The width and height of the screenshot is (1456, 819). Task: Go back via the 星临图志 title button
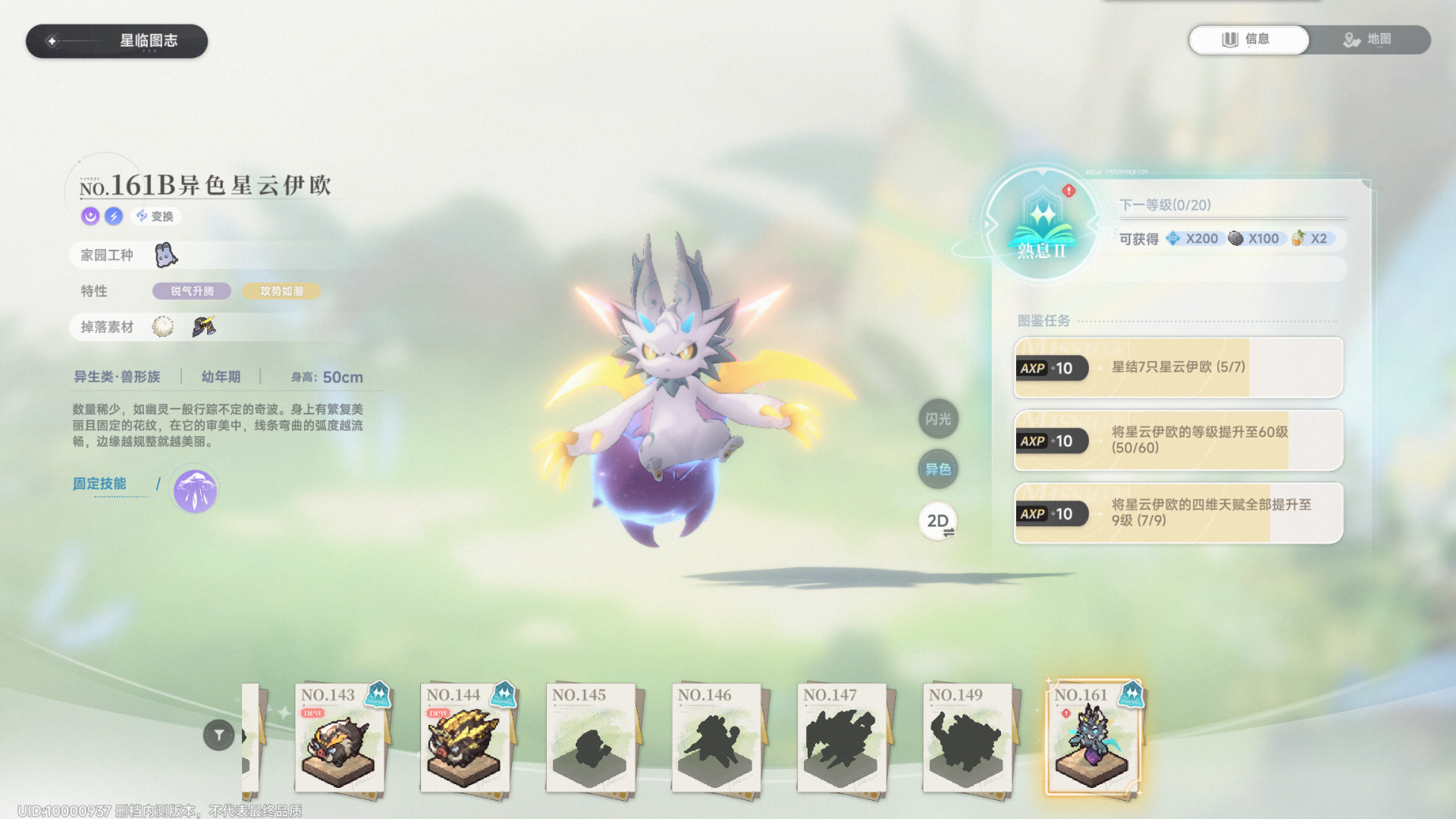pos(117,41)
